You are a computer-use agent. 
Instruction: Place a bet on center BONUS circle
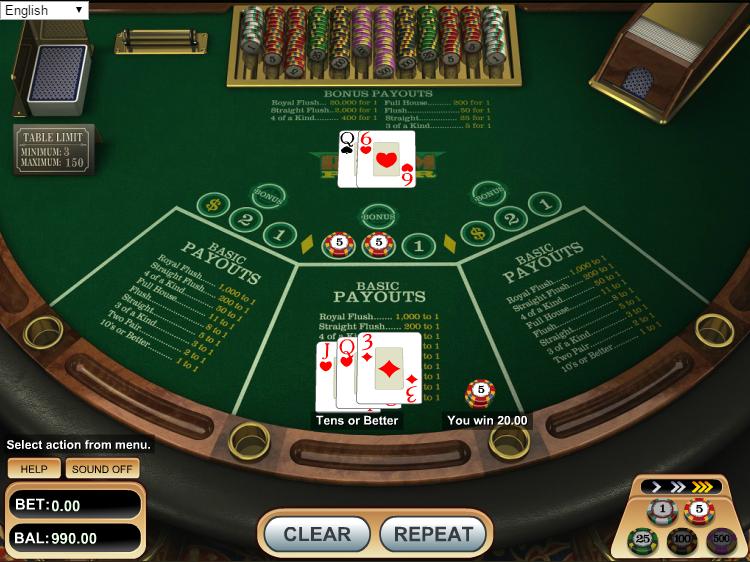pos(378,216)
